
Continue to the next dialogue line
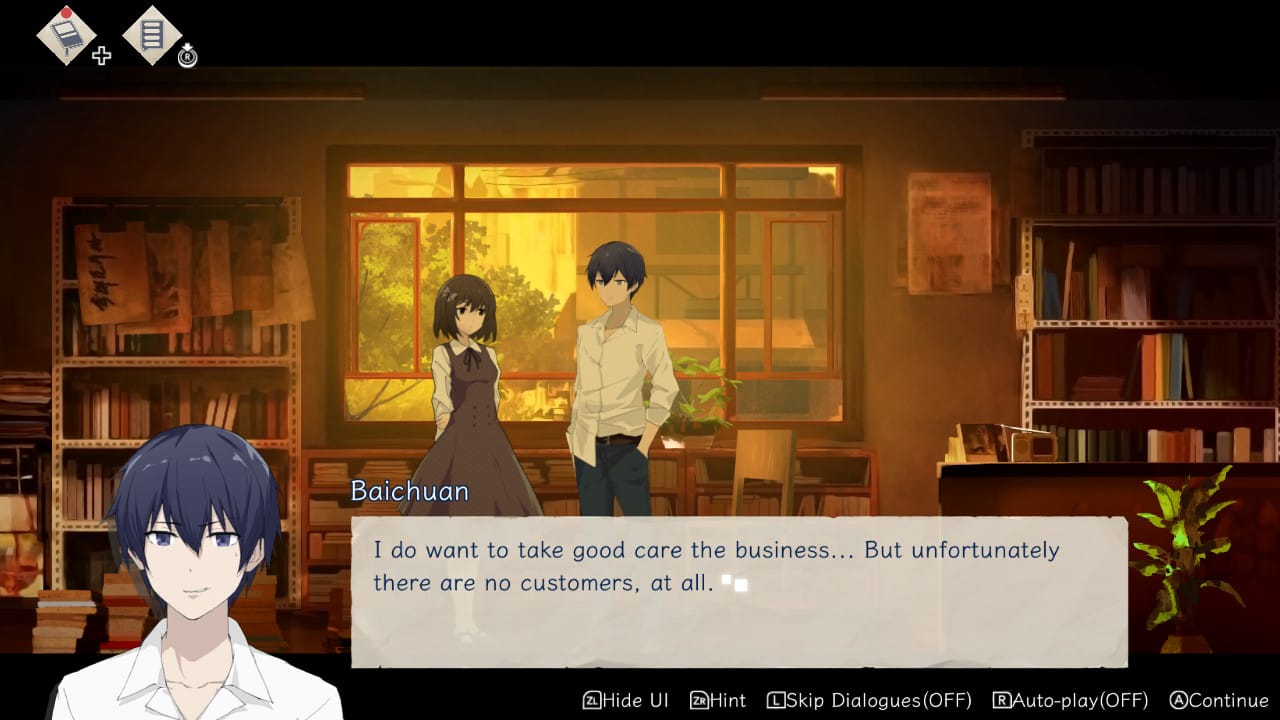click(1218, 700)
